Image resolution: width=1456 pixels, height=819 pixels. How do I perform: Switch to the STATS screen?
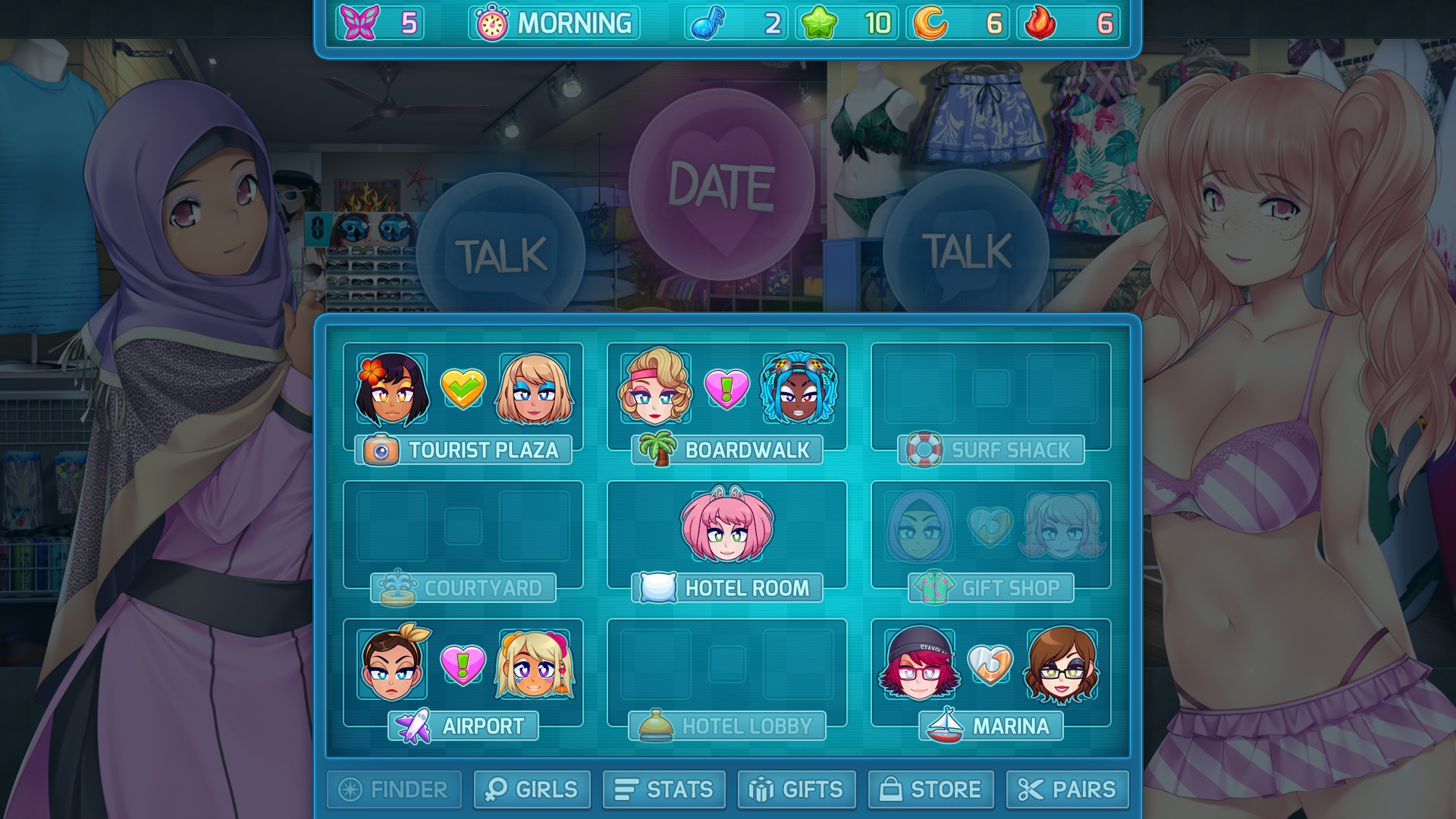664,789
